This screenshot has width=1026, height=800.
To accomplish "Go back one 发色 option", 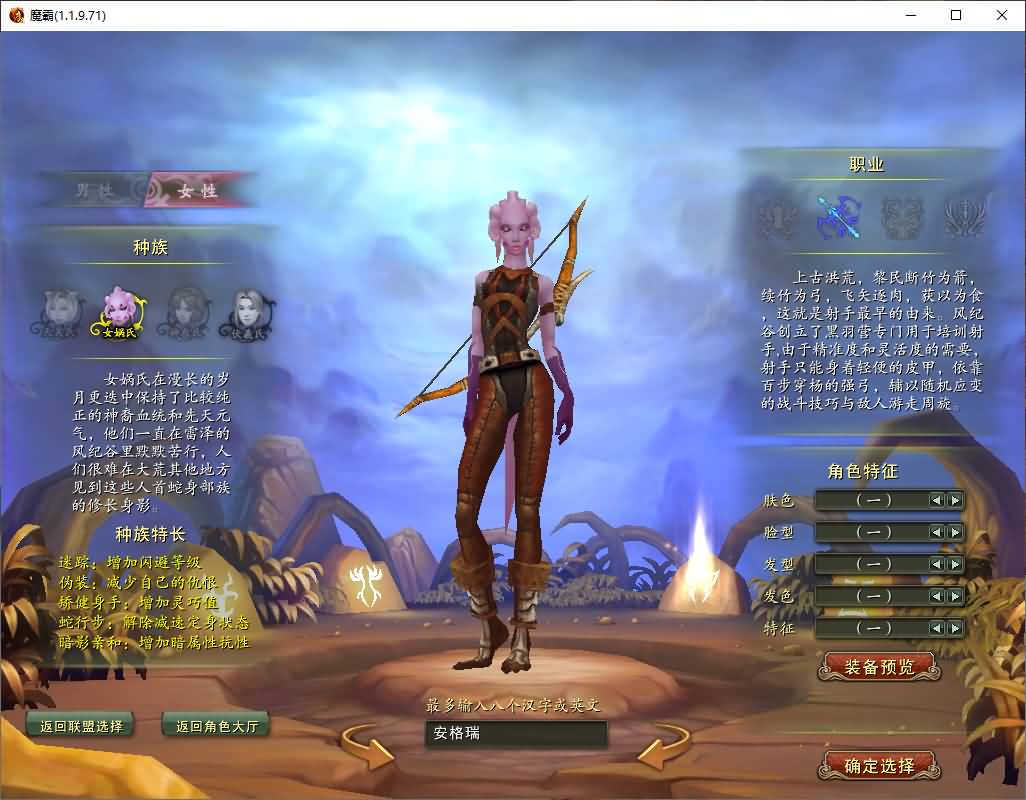I will pos(937,596).
